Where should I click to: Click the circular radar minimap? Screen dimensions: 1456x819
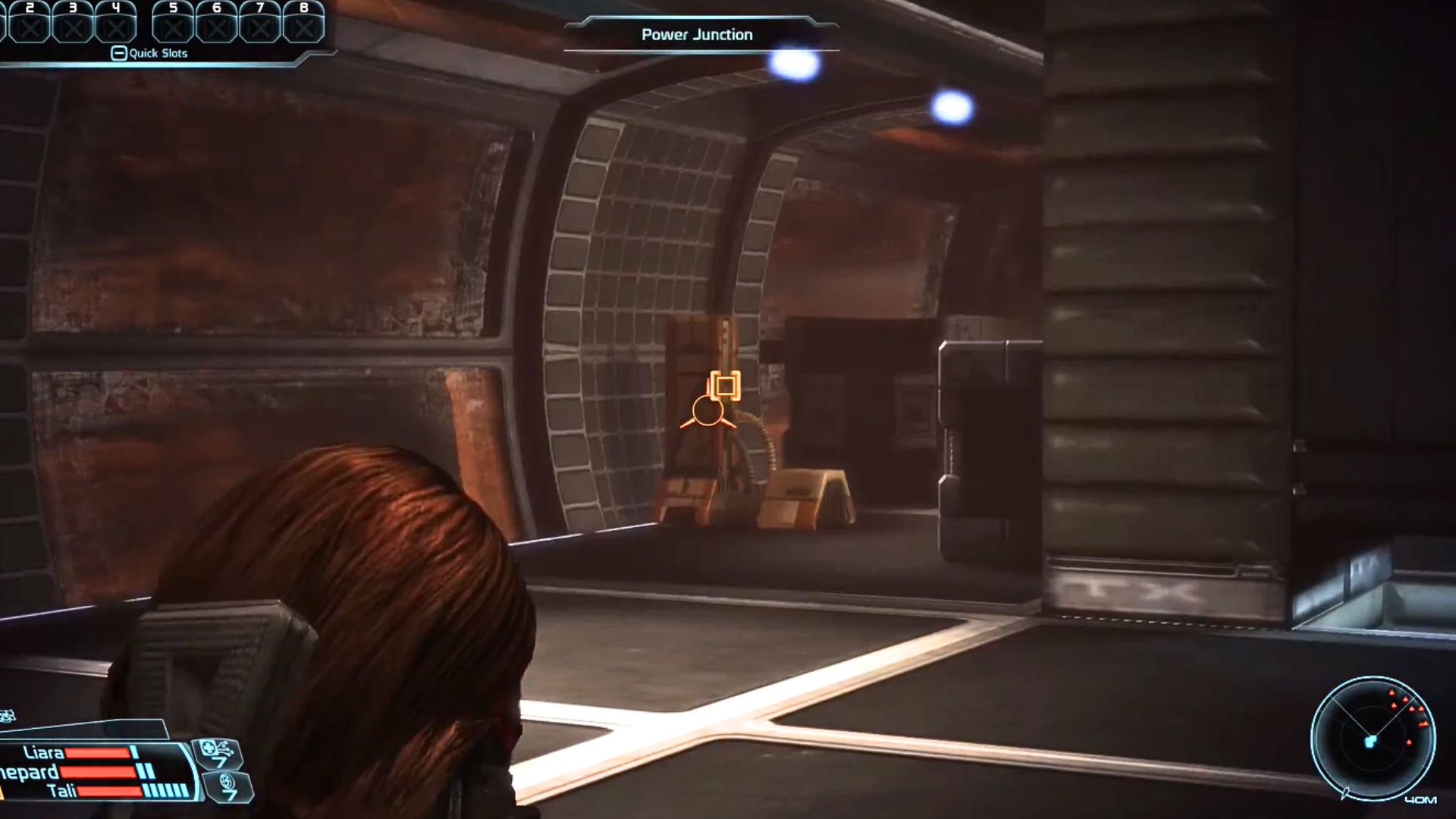[1373, 738]
